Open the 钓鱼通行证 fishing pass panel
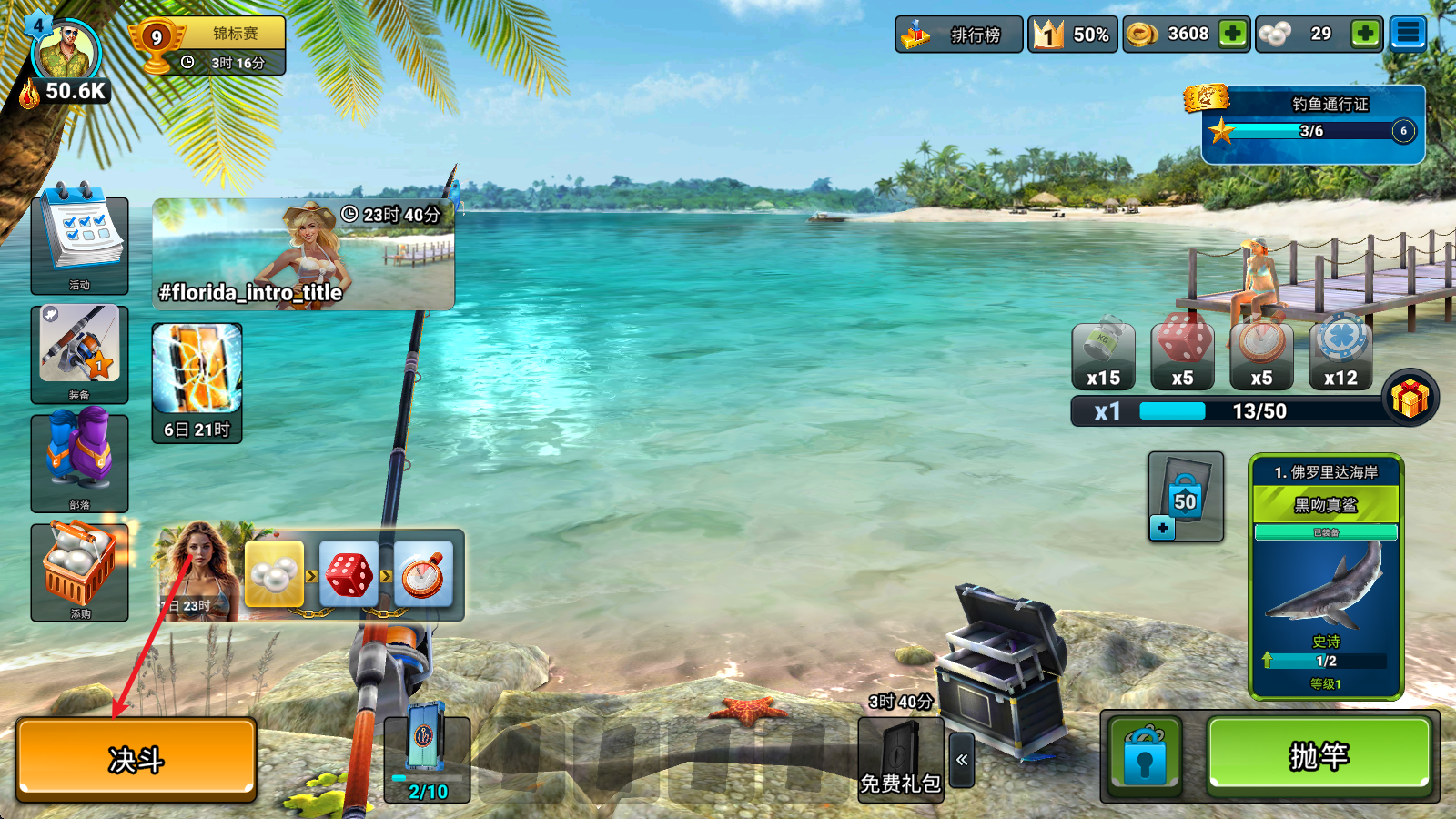 [x=1313, y=125]
